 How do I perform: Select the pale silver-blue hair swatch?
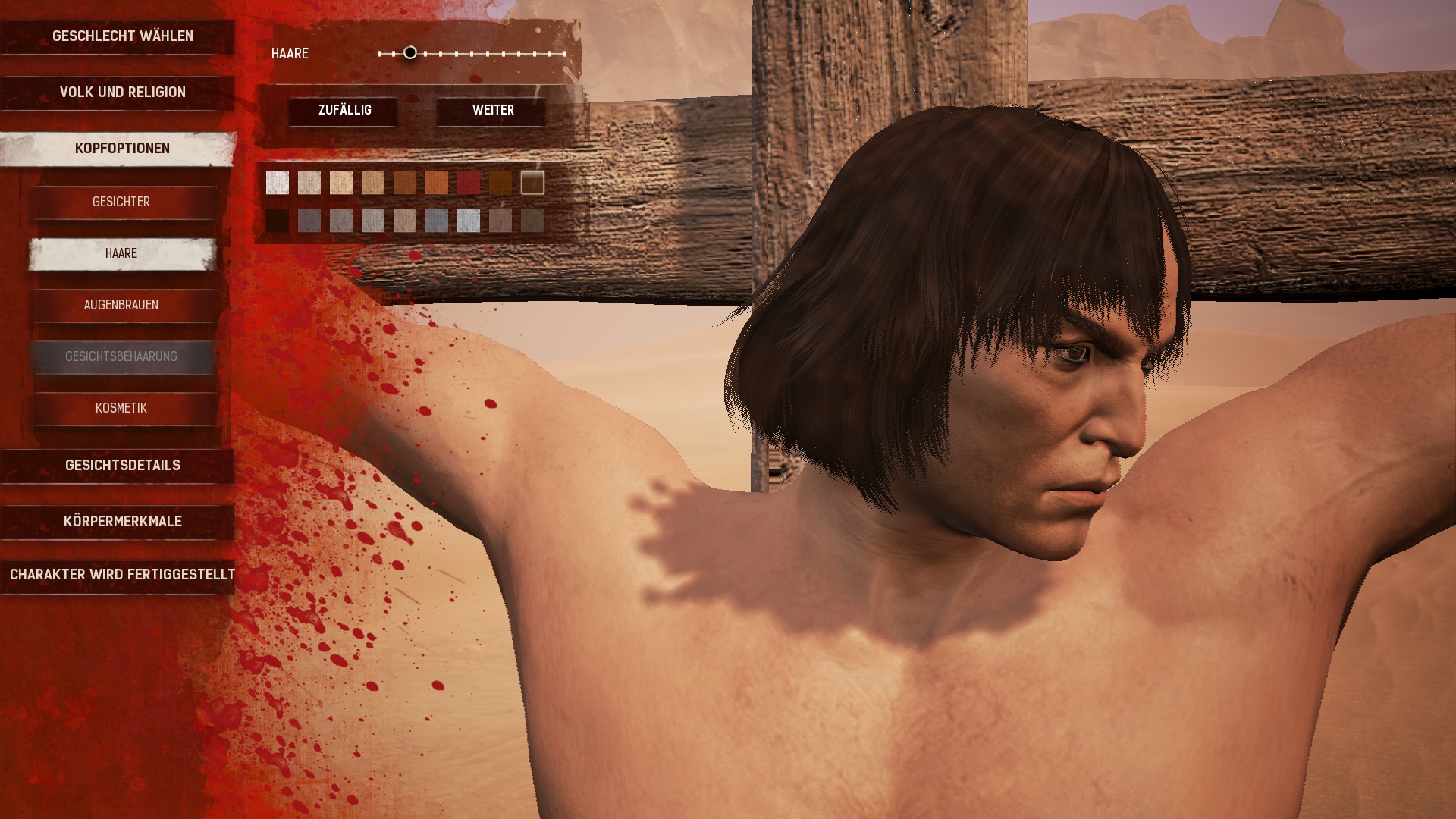click(469, 221)
